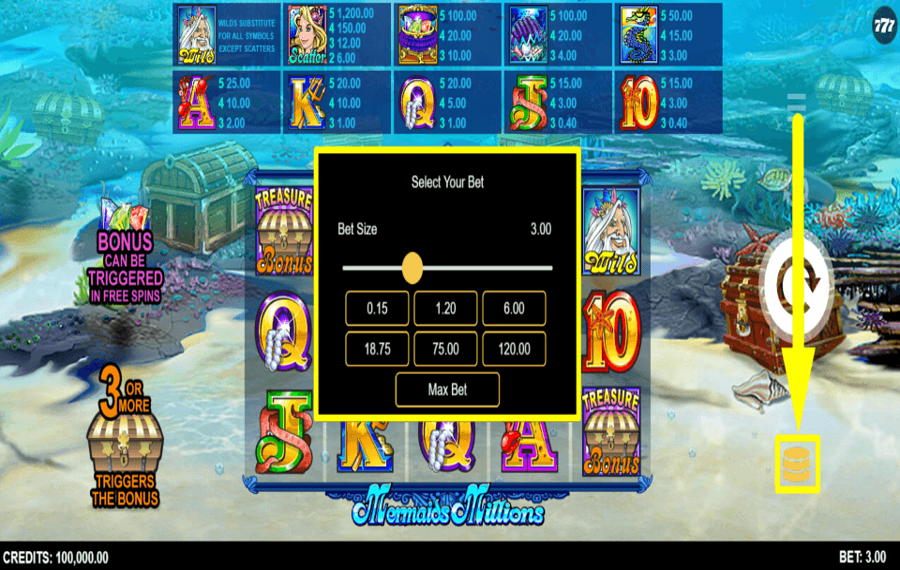Choose the 0.15 bet option
Viewport: 900px width, 570px height.
coord(377,309)
